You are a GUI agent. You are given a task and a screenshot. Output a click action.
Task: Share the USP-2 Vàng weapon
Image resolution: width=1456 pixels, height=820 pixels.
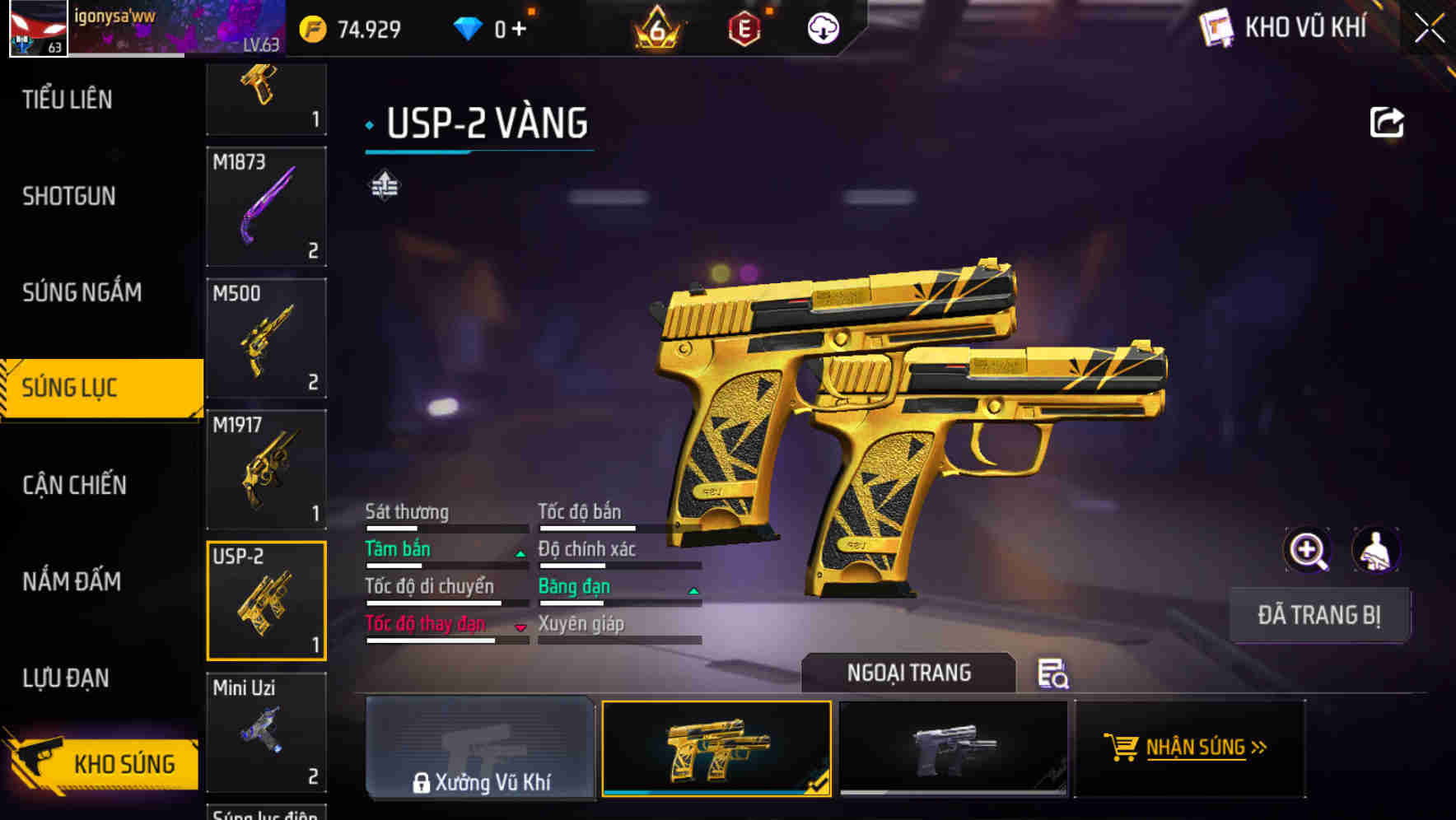pos(1388,121)
